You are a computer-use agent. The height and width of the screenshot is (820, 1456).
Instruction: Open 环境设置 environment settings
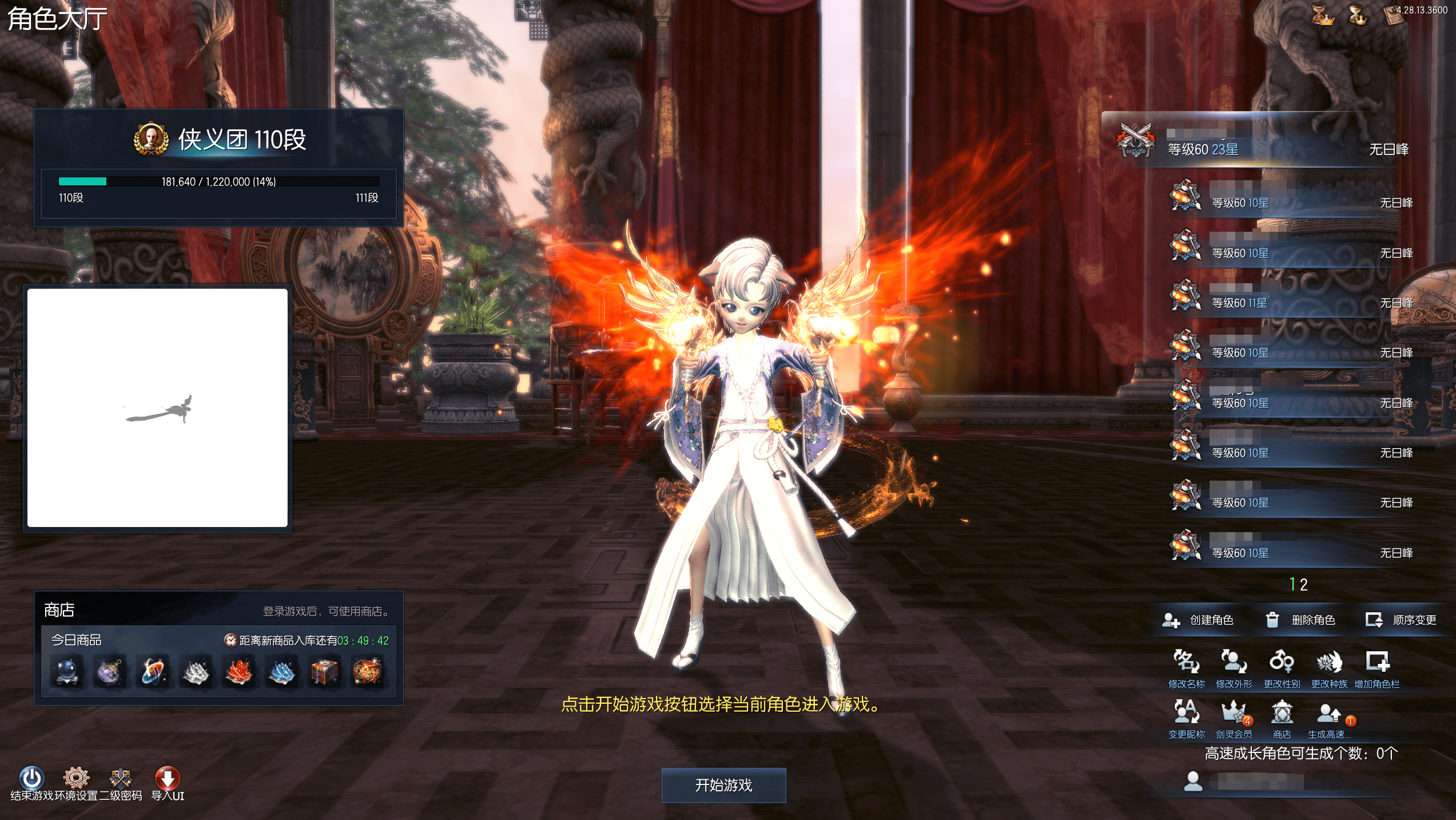coord(76,779)
